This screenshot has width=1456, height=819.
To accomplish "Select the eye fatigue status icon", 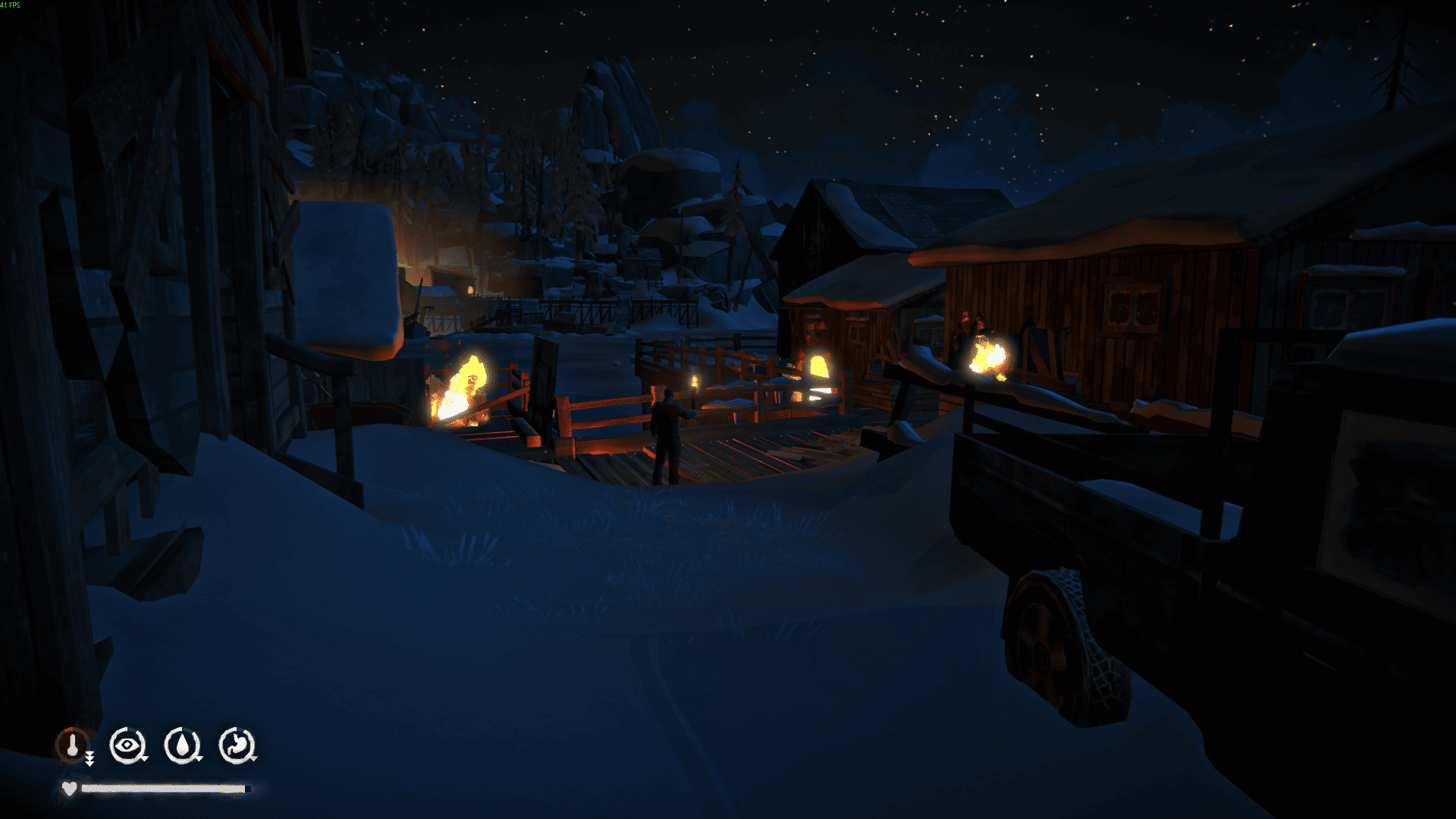I will 127,745.
